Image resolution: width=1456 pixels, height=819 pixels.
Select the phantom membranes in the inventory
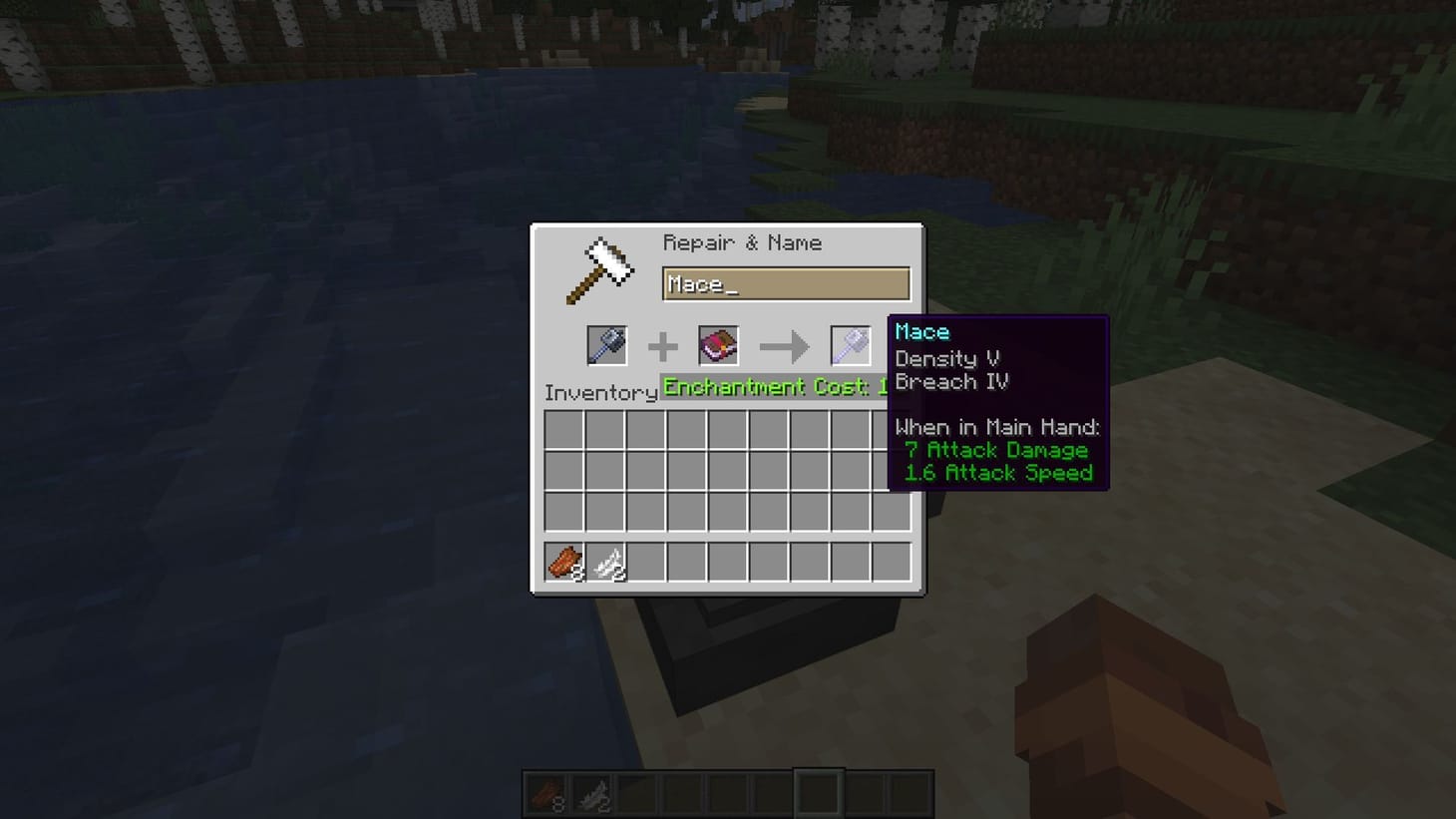click(606, 564)
